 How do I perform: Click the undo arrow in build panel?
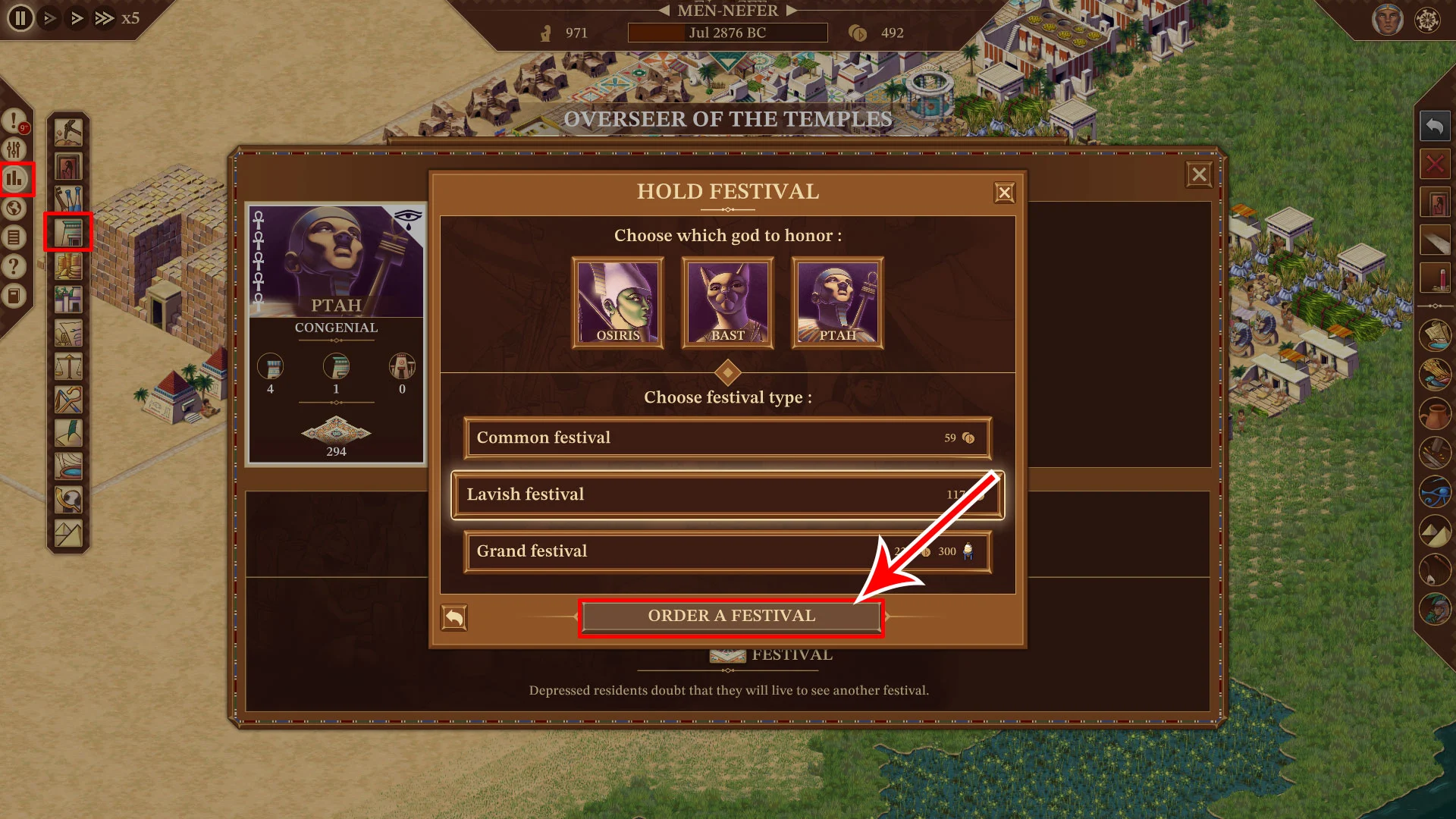pos(1435,126)
